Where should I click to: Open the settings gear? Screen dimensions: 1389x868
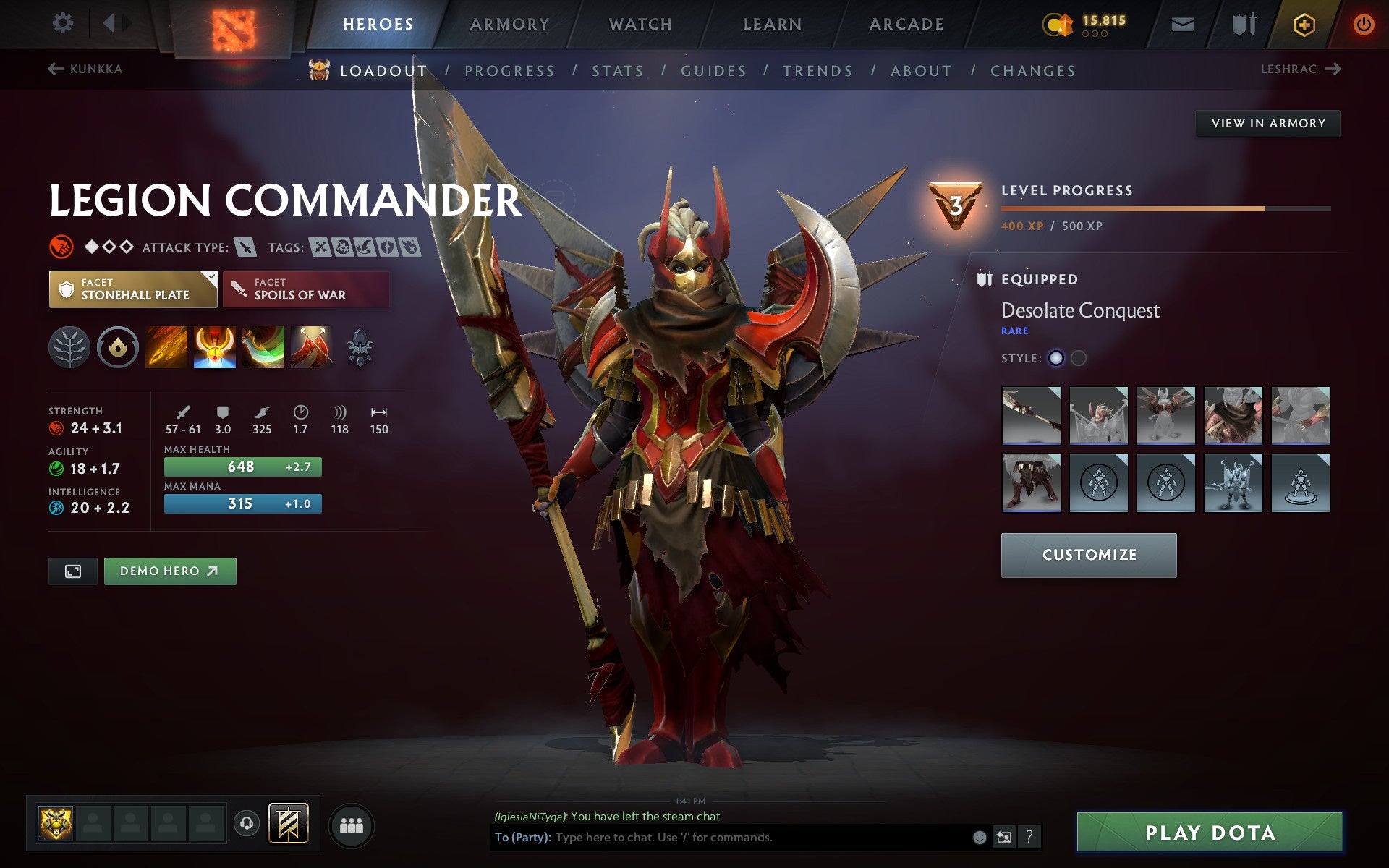[64, 23]
